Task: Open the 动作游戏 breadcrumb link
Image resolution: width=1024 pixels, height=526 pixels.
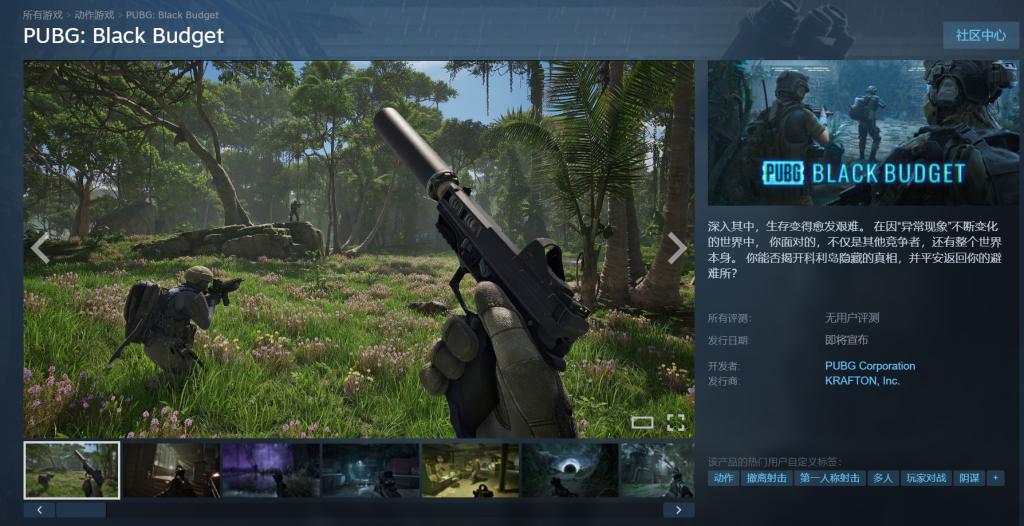Action: 95,16
